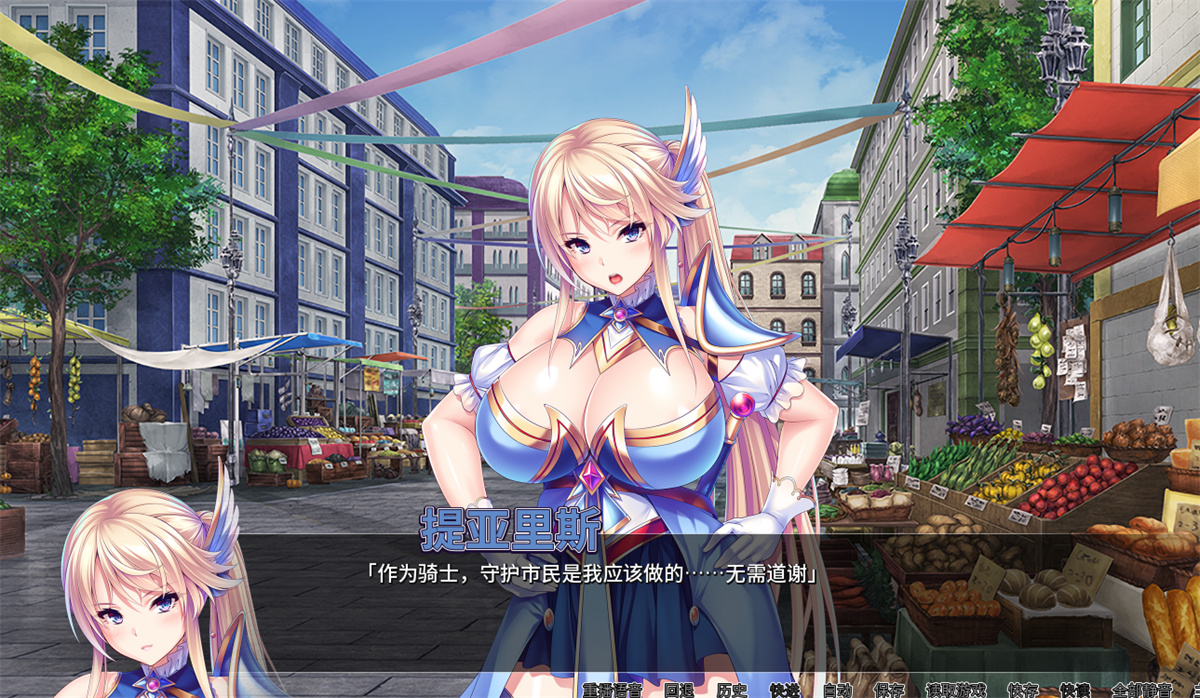Activate 快进 fast-forward
Viewport: 1200px width, 698px height.
click(x=785, y=689)
